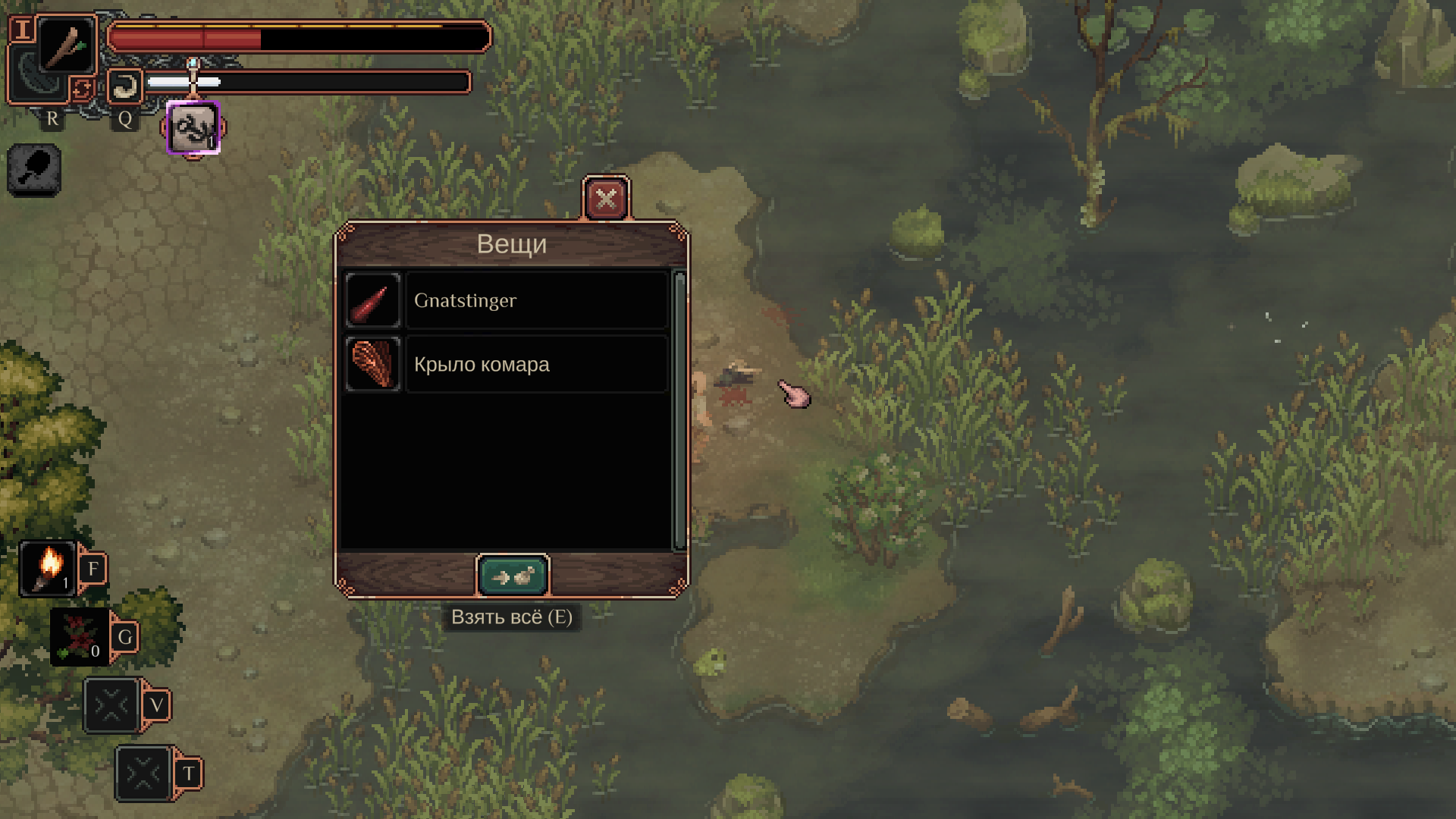Click the equipped wooden club weapon icon

coord(66,45)
